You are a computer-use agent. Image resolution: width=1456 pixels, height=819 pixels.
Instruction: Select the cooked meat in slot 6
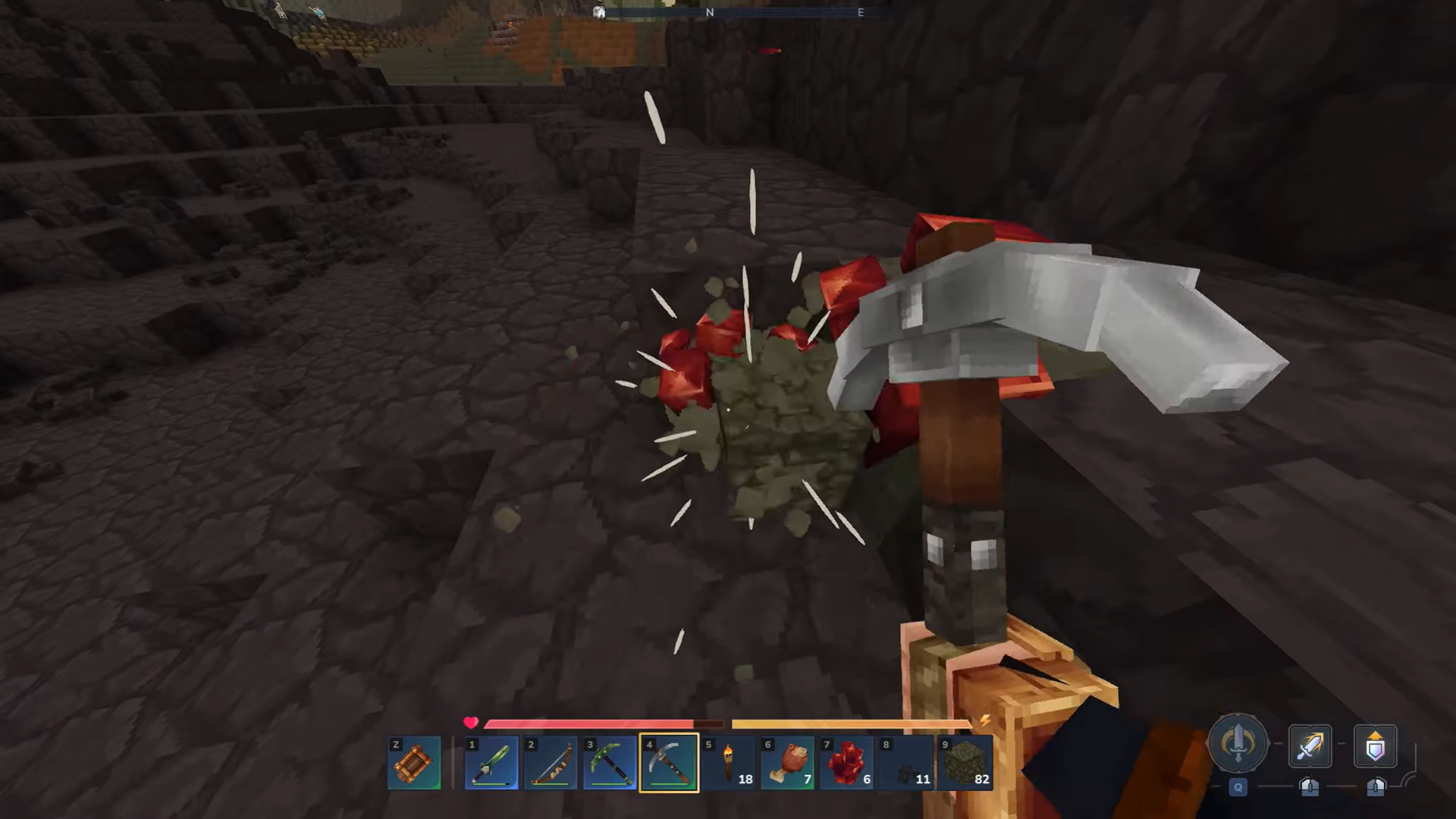[787, 762]
